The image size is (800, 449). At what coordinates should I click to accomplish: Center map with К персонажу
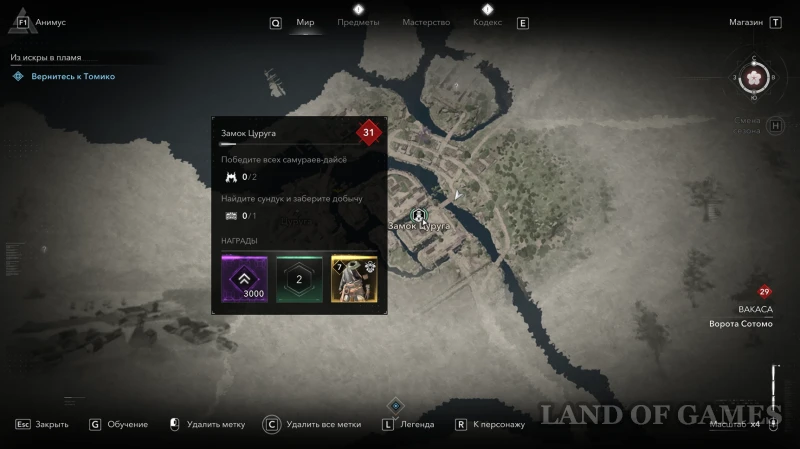(x=489, y=424)
